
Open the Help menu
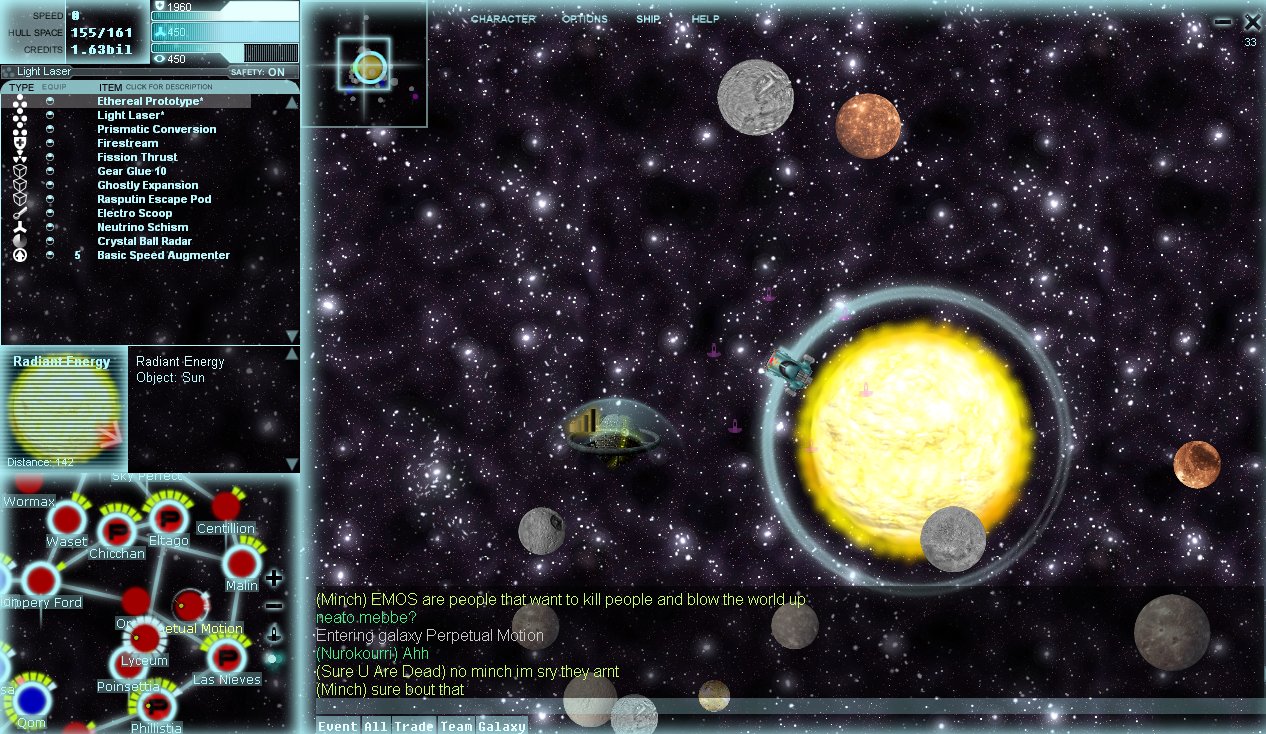(x=705, y=19)
